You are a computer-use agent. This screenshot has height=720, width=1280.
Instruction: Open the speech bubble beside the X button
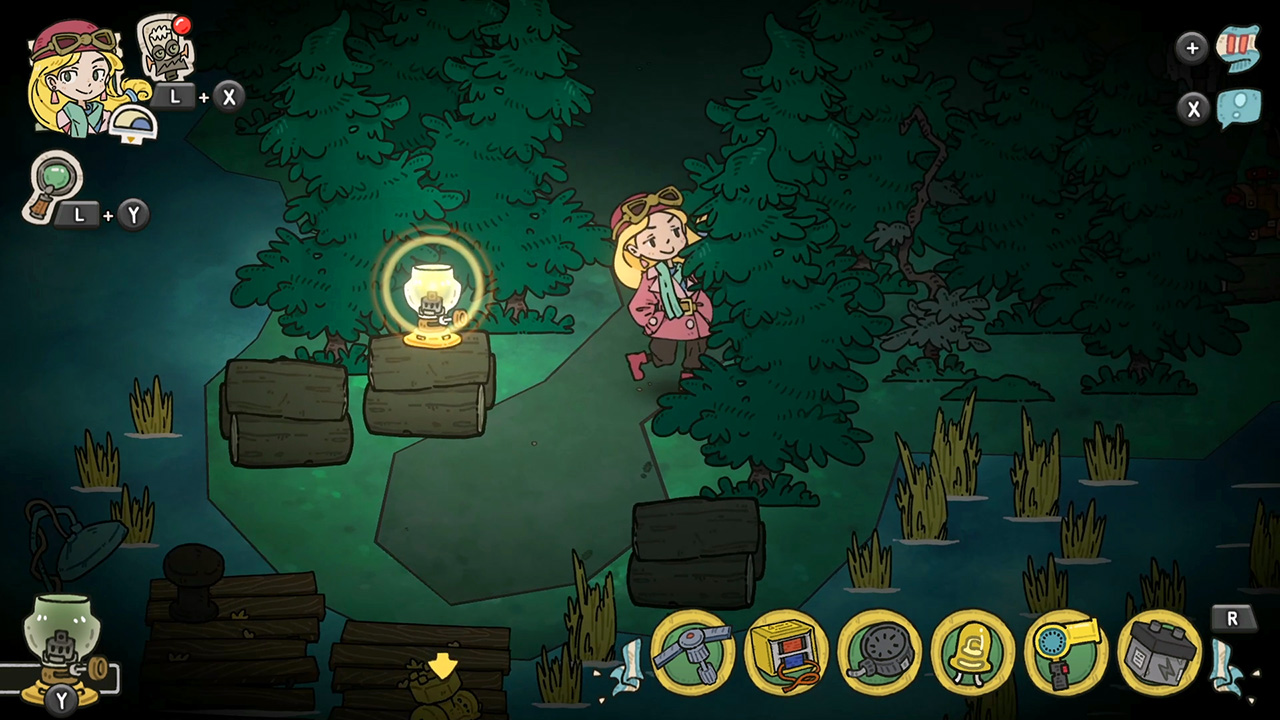point(1240,107)
